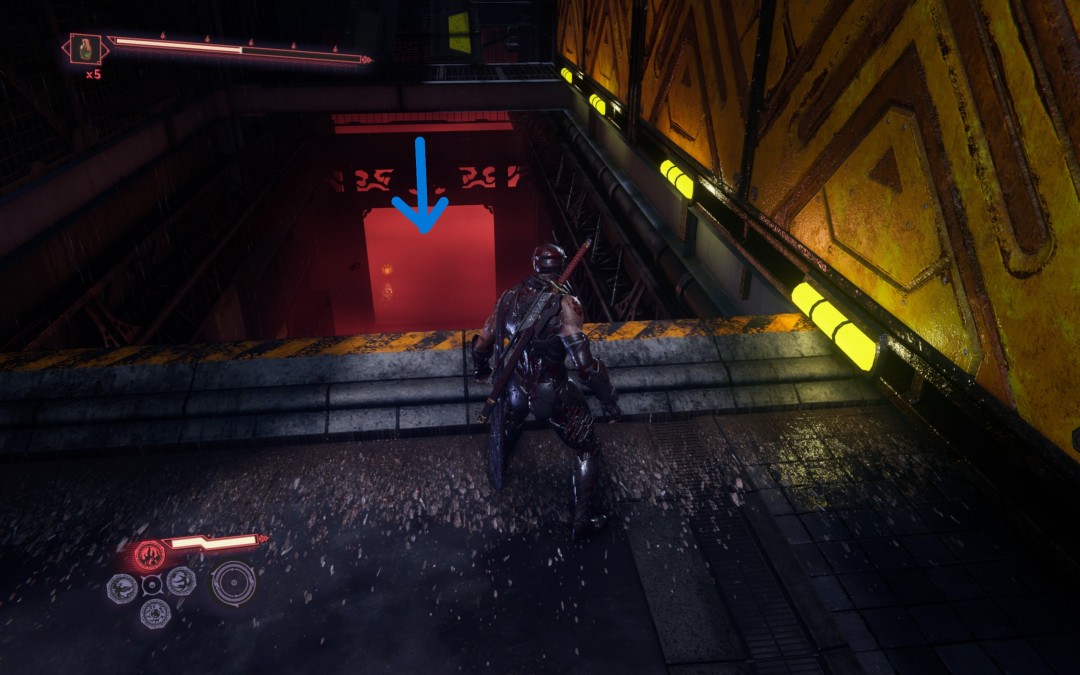
Task: Choose the swirling wing emblem ability icon
Action: click(181, 581)
